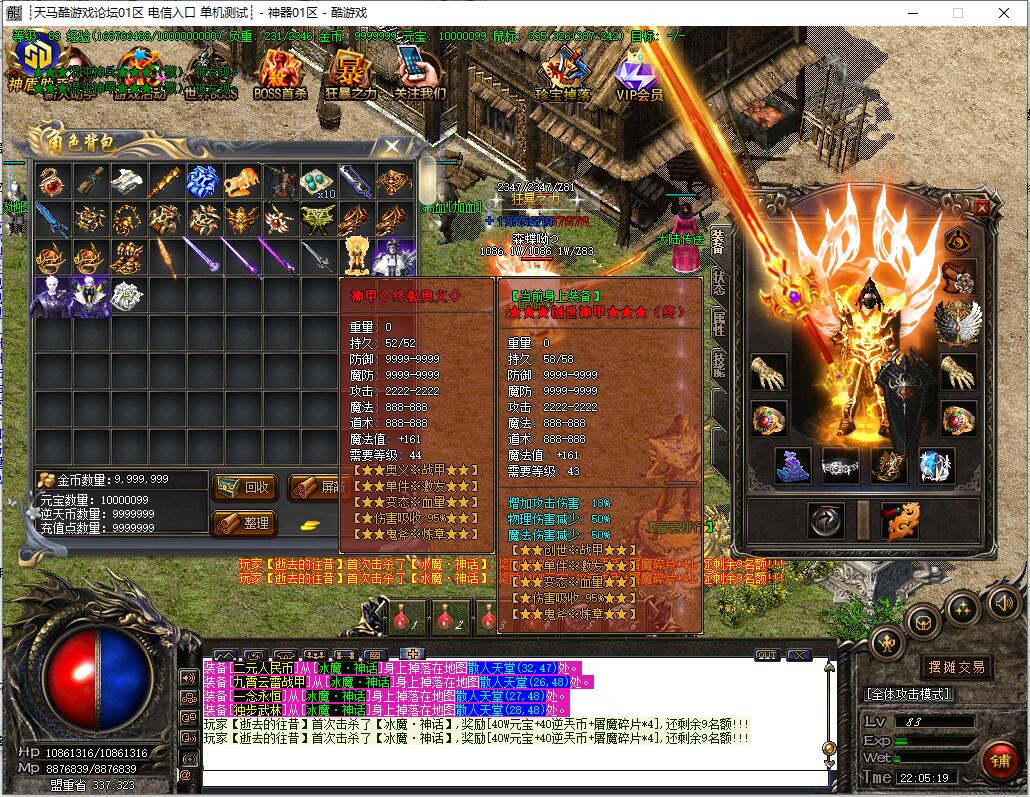
Task: Select the silver belt equipment slot
Action: (840, 465)
